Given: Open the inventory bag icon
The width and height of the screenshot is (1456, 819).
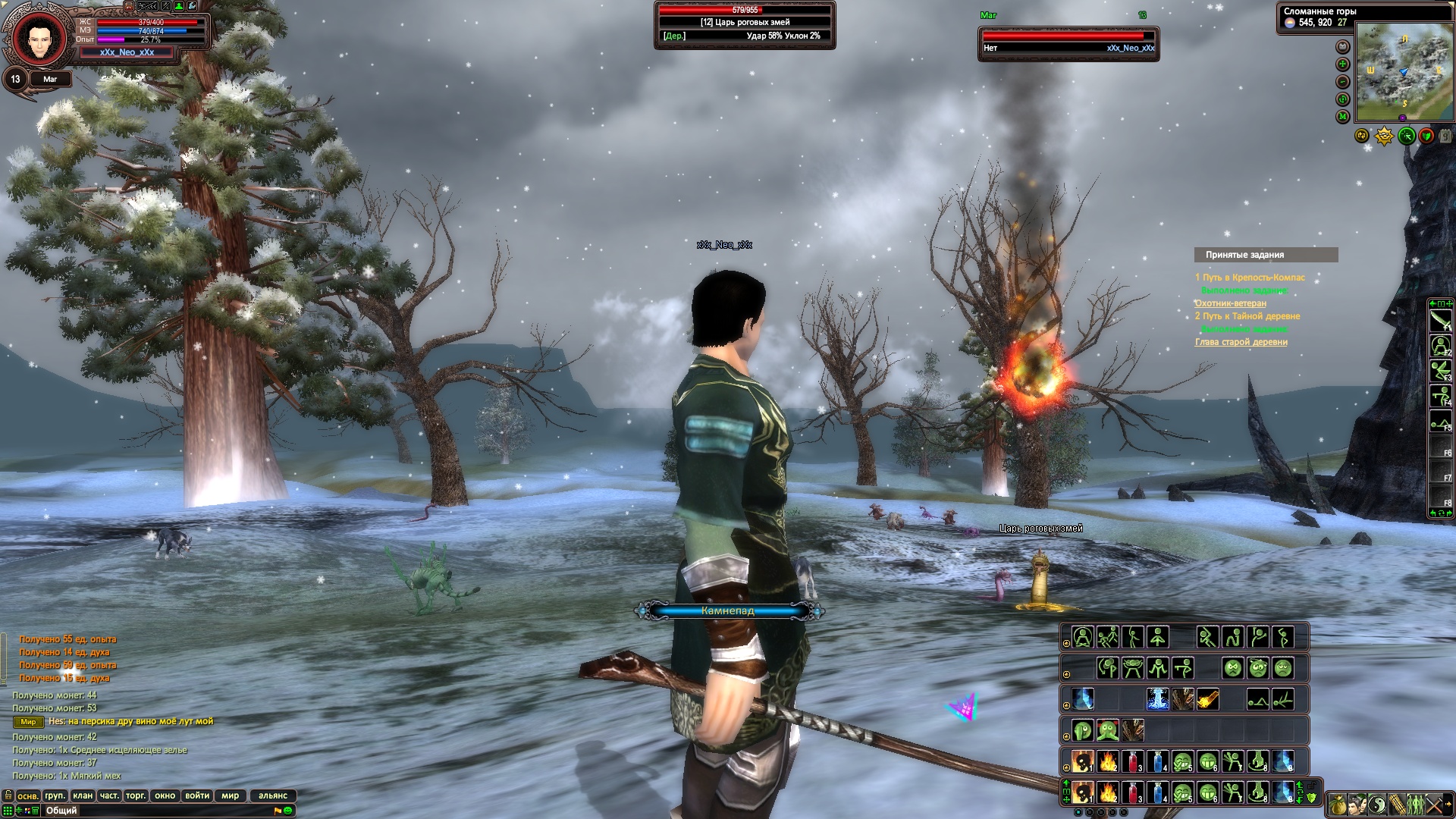Looking at the screenshot, I should [x=1338, y=804].
